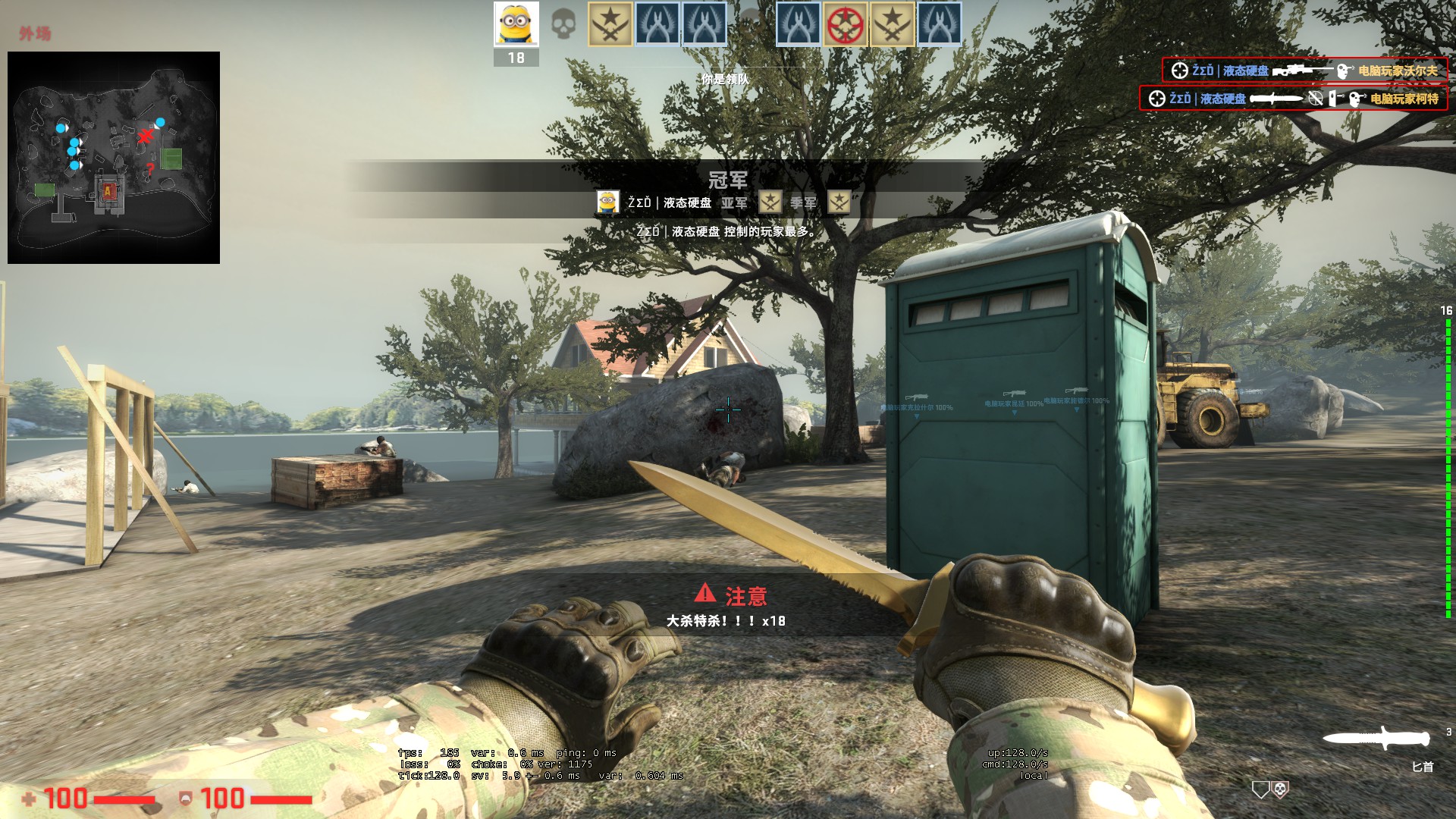The image size is (1456, 819).
Task: Click the bombsite A marker on the minimap
Action: 108,190
